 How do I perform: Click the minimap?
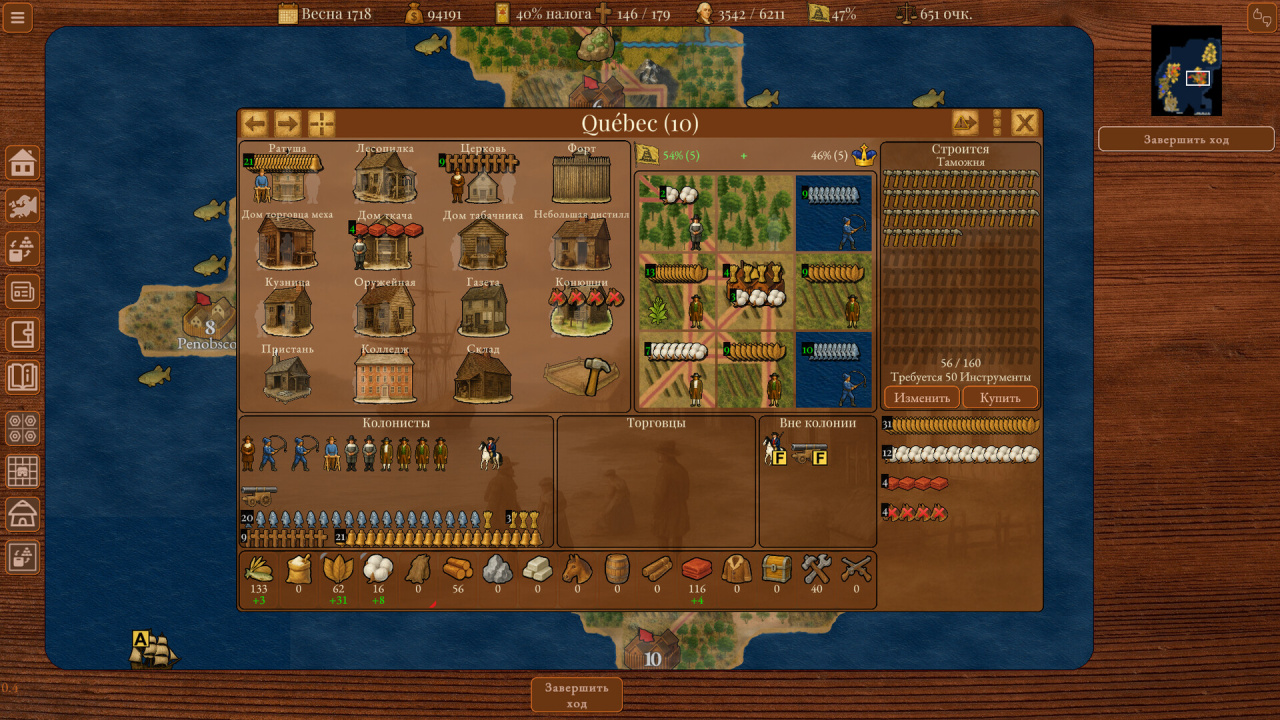(x=1186, y=70)
